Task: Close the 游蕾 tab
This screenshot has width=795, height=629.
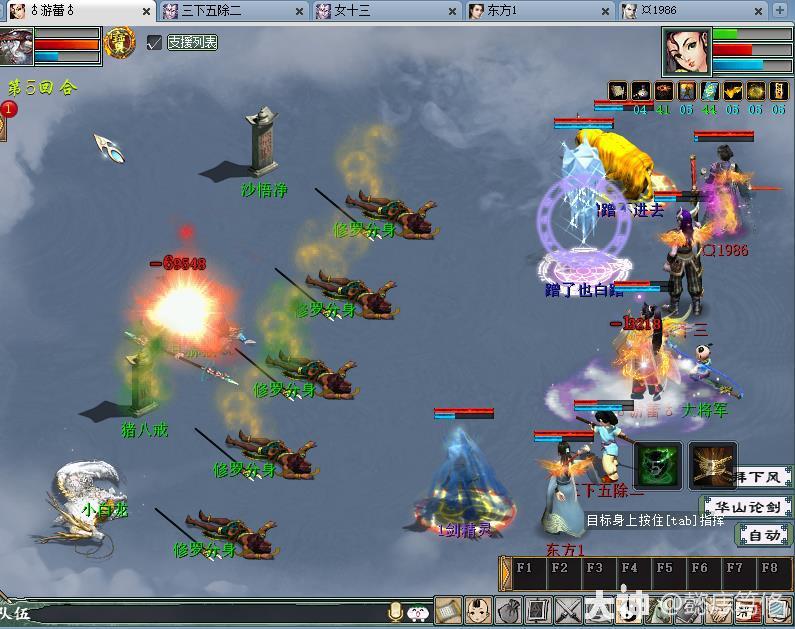Action: [146, 12]
